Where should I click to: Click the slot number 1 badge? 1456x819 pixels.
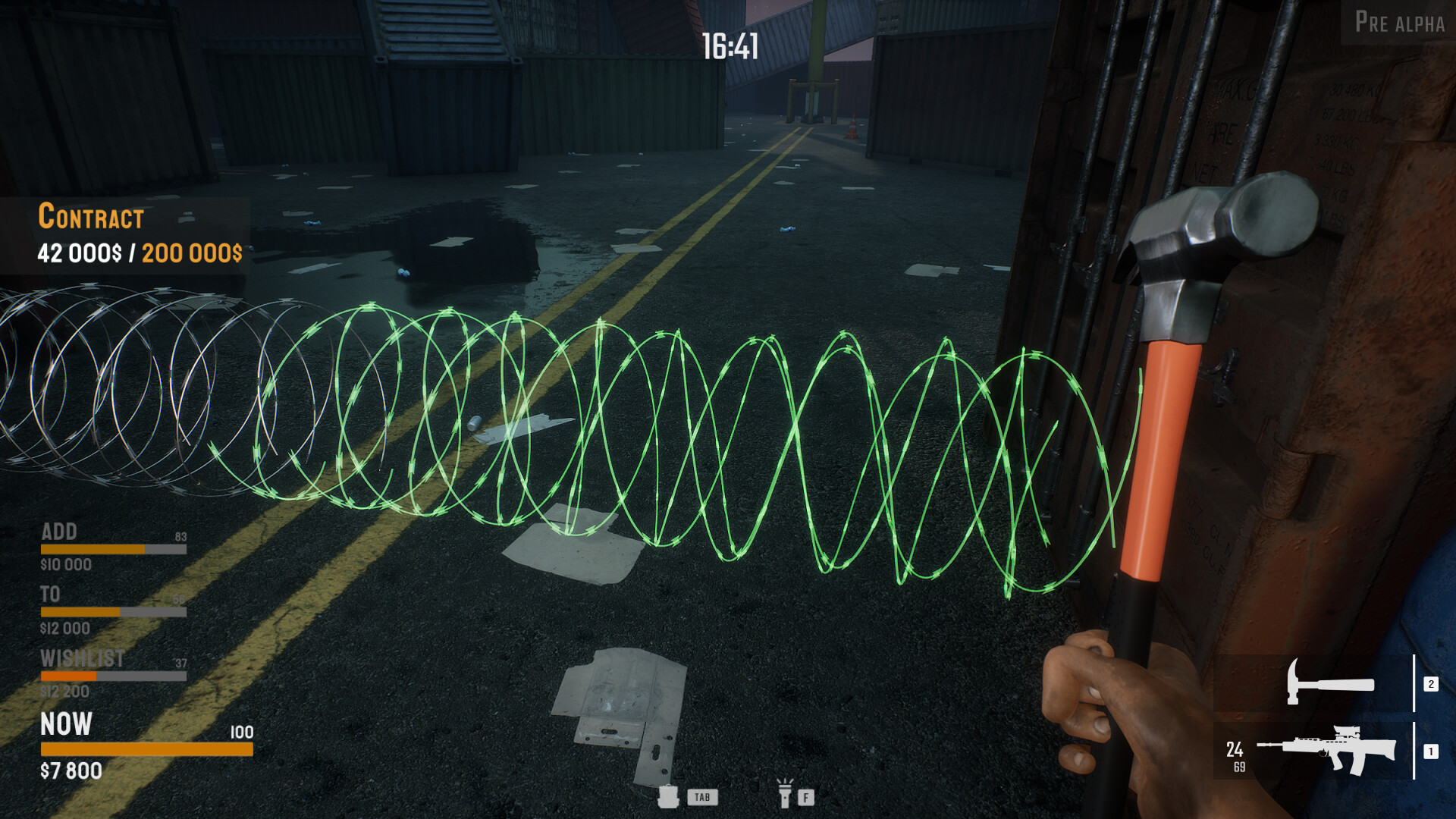(1430, 751)
